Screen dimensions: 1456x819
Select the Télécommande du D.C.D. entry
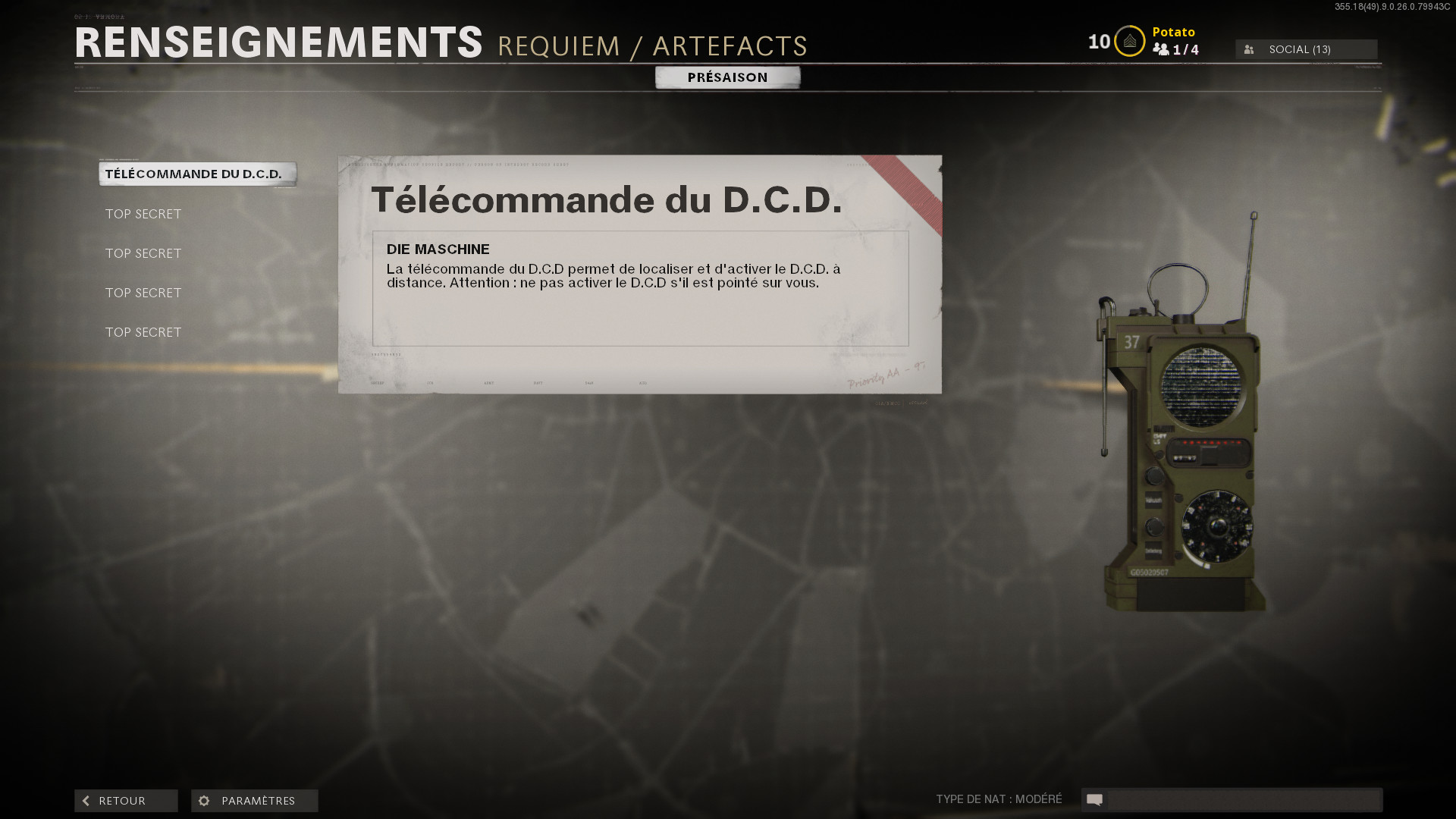pyautogui.click(x=197, y=174)
